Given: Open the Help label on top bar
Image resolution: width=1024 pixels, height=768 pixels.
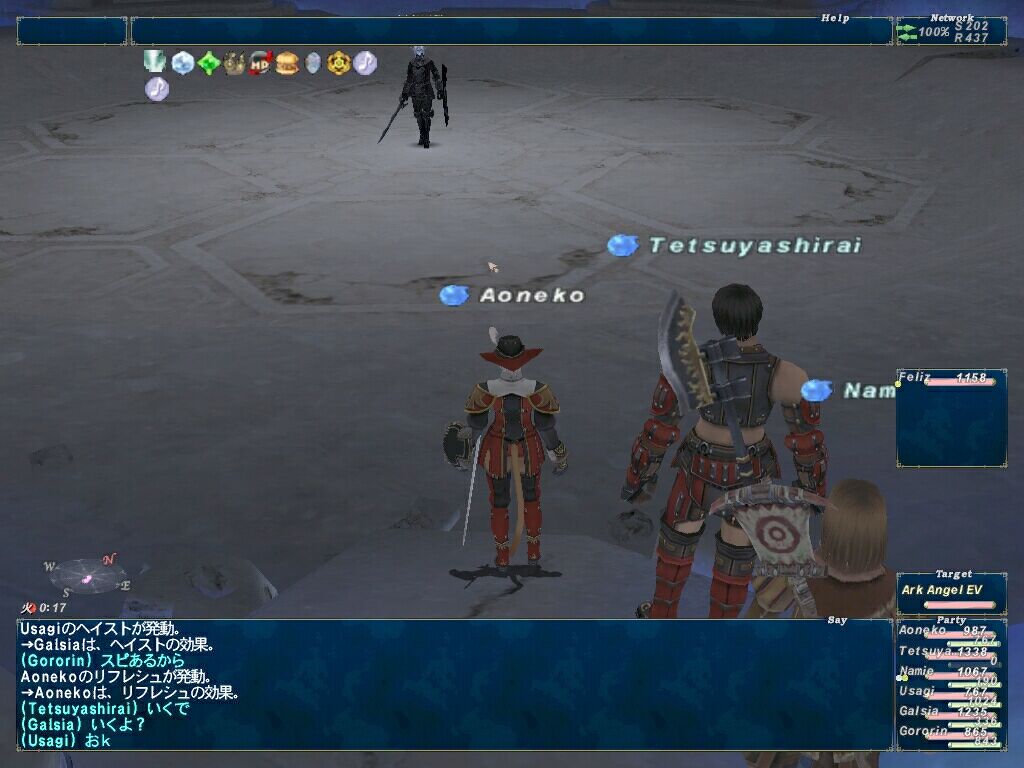Looking at the screenshot, I should click(x=835, y=18).
